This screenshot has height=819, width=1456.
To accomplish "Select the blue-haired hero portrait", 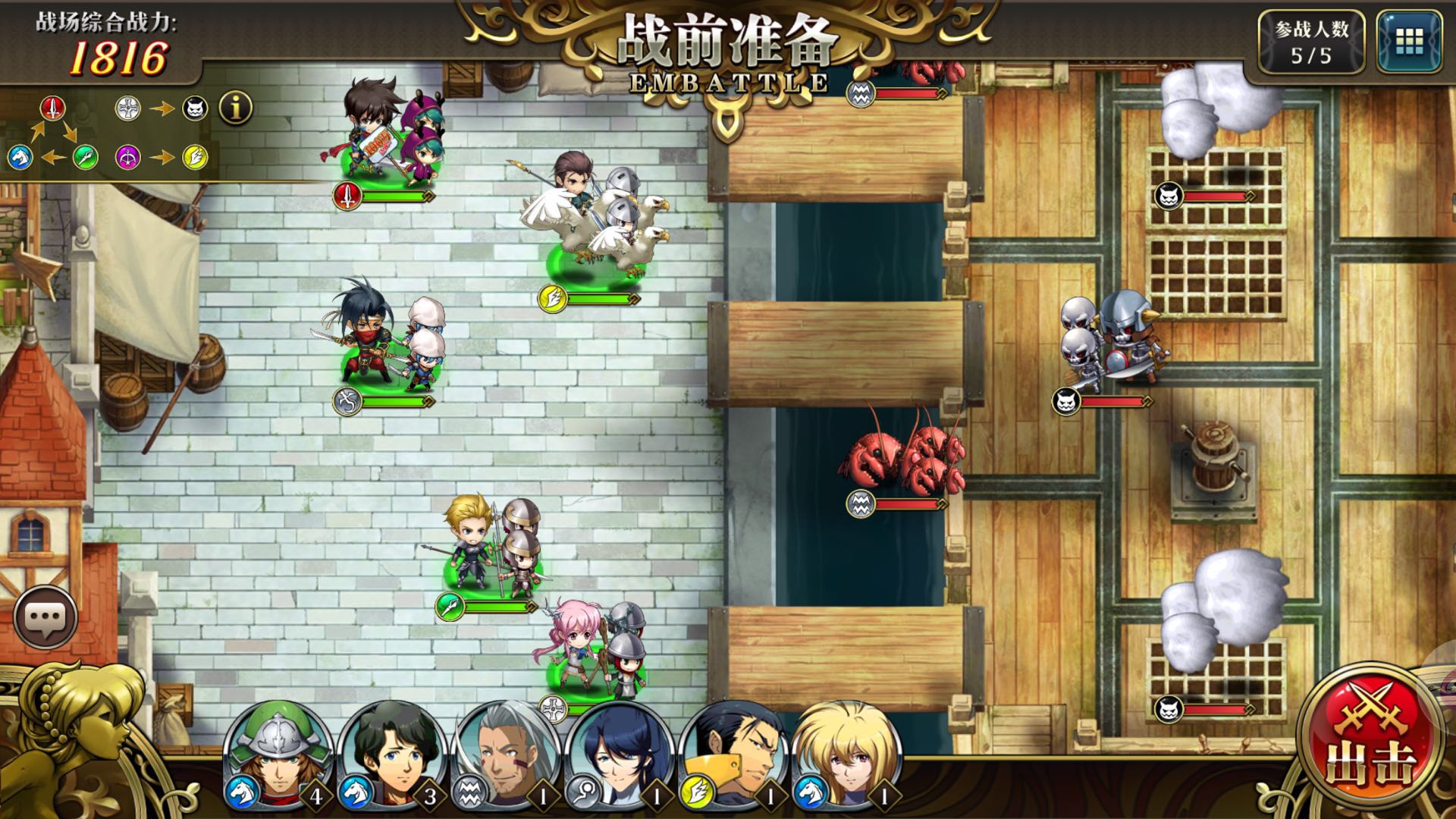I will (x=620, y=755).
